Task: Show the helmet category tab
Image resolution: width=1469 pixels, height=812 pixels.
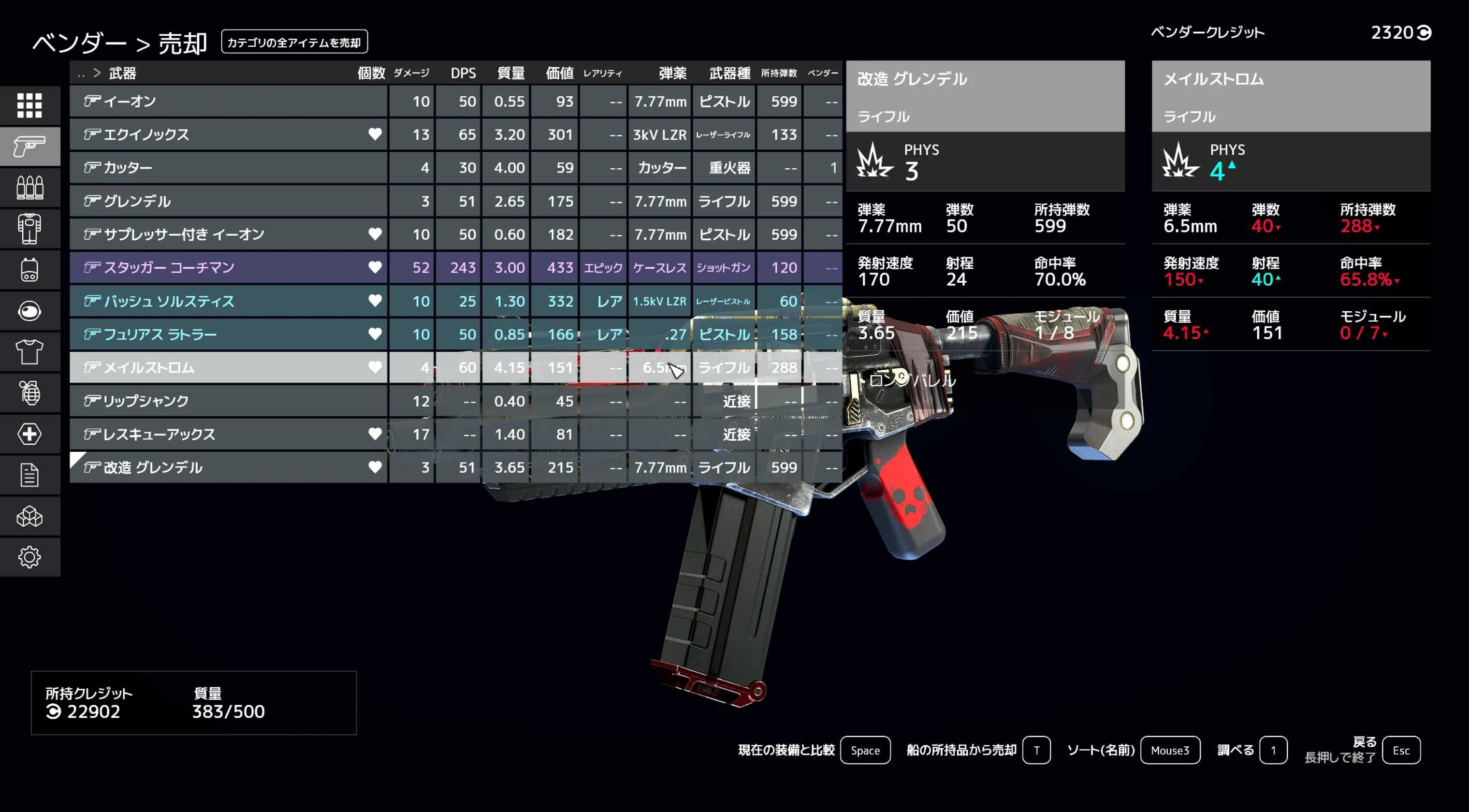Action: point(29,311)
